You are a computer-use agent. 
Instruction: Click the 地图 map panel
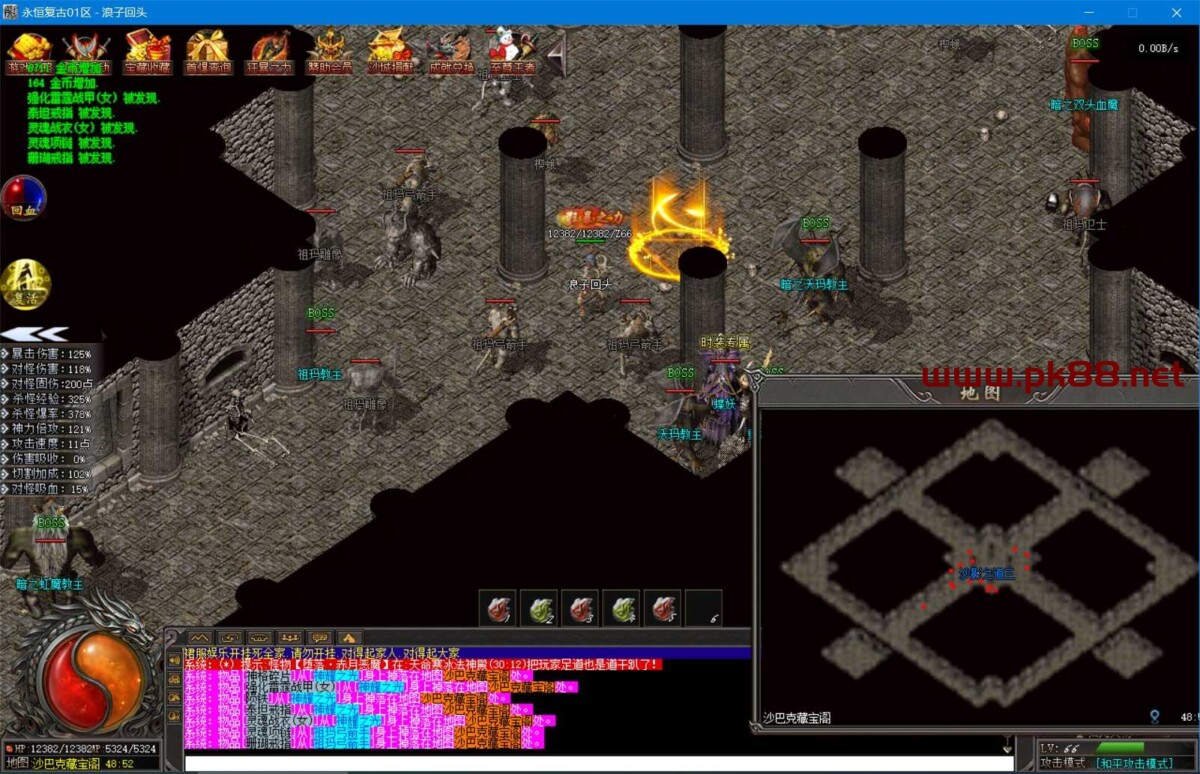click(976, 560)
